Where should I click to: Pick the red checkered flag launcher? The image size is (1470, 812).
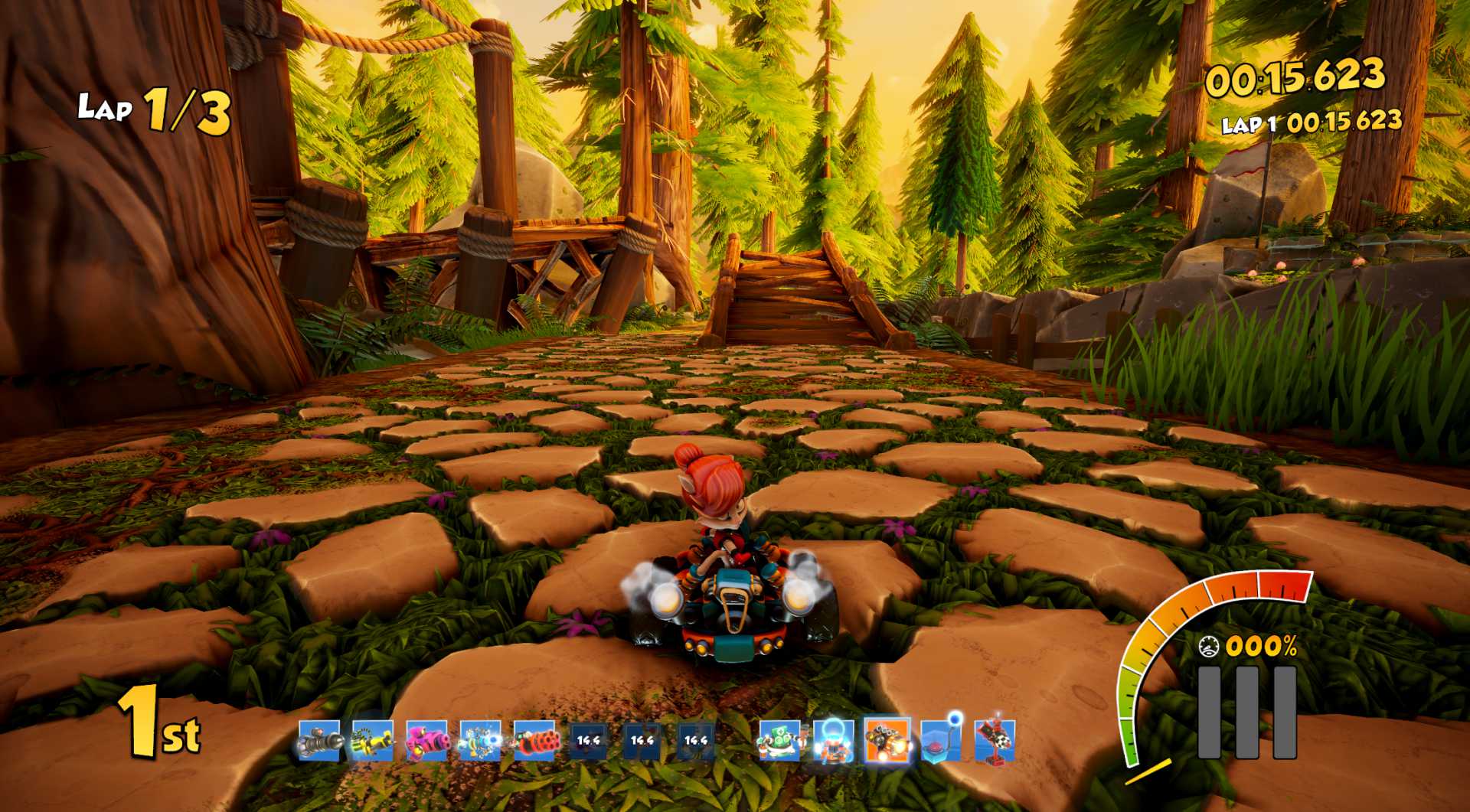tap(995, 740)
